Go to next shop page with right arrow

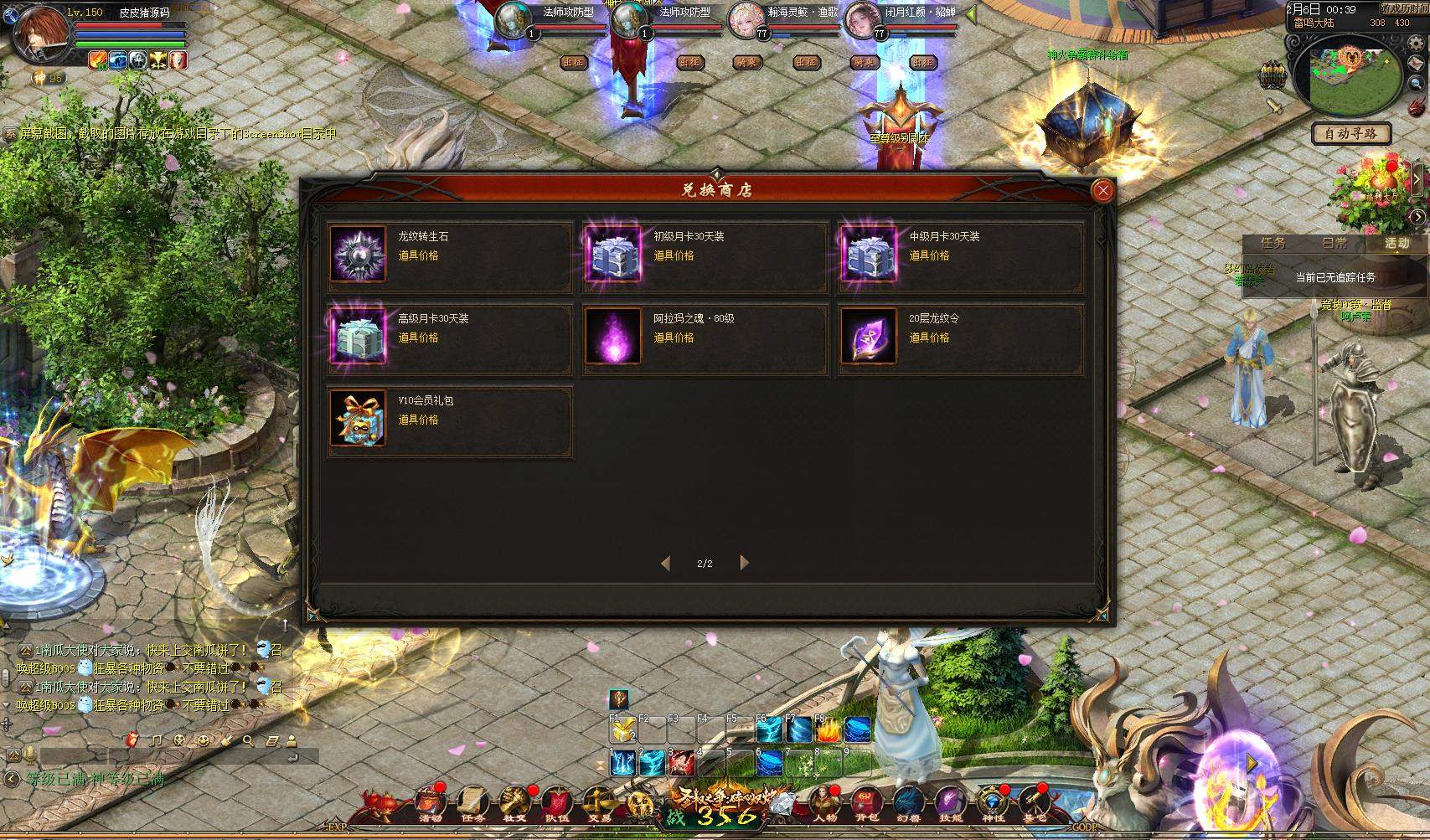[x=743, y=564]
